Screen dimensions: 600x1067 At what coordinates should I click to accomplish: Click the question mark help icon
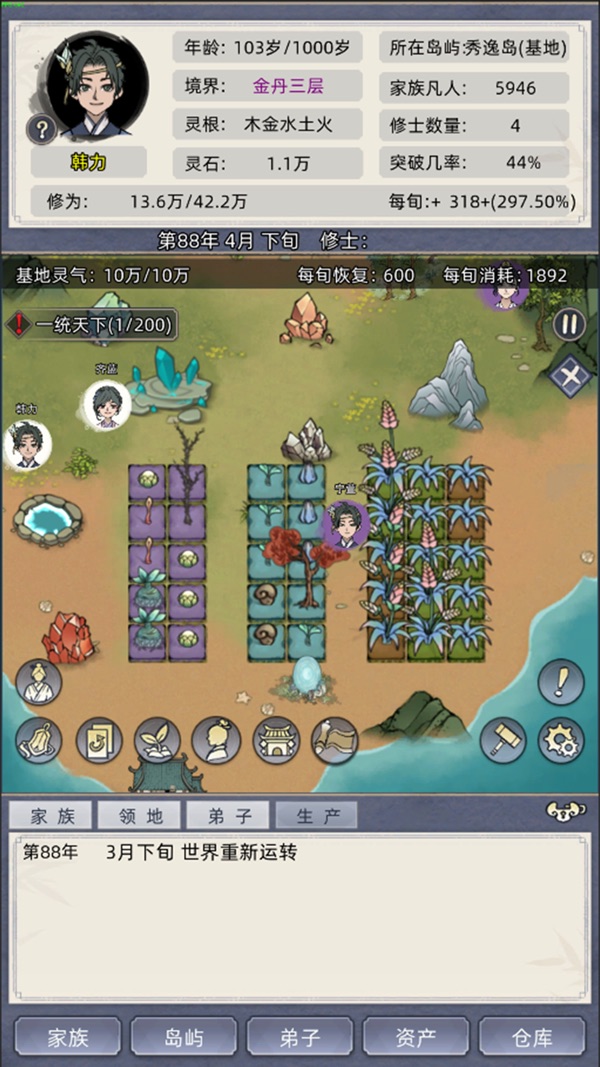42,129
